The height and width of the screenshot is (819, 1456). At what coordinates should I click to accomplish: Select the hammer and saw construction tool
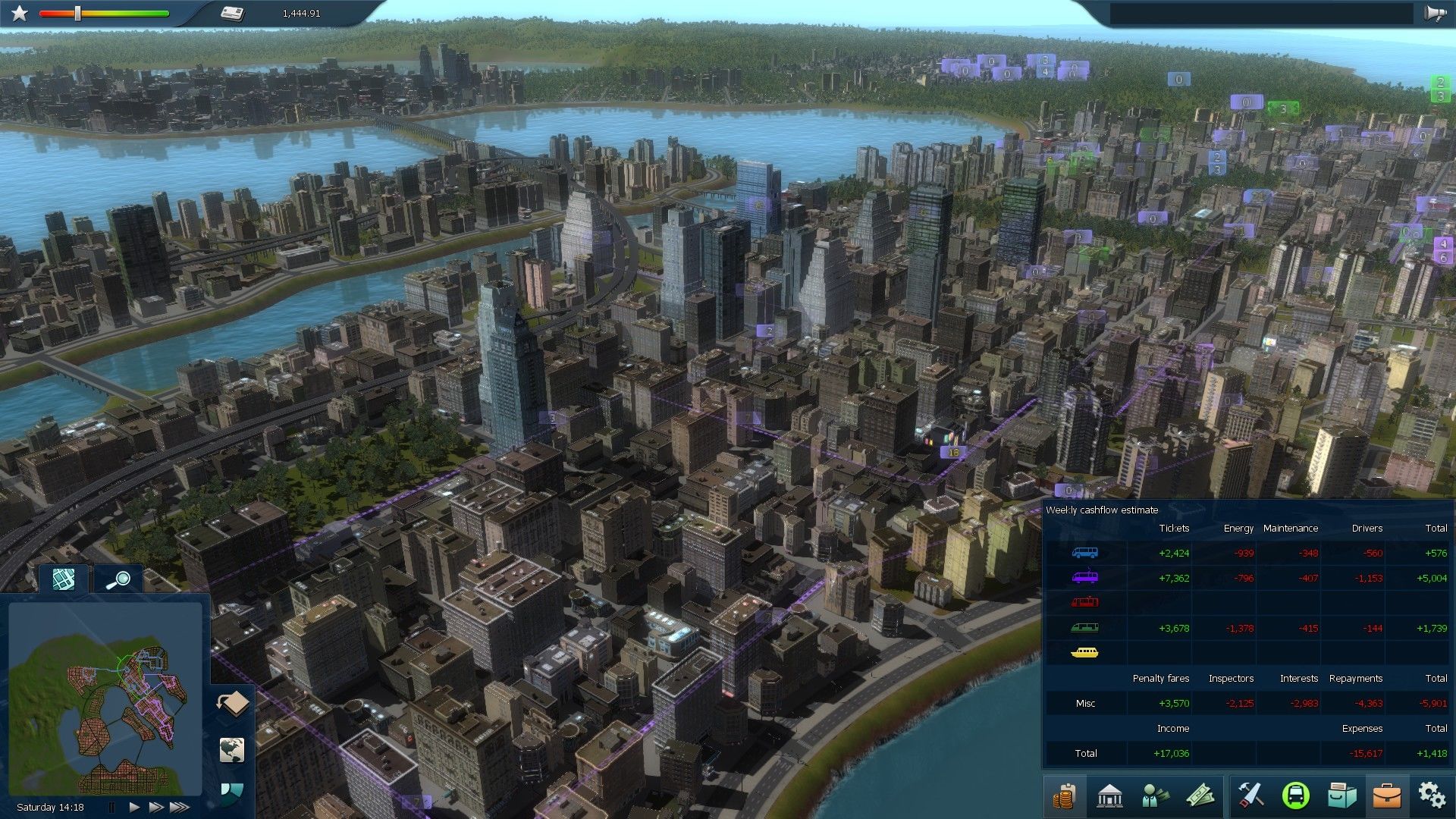click(x=1250, y=796)
